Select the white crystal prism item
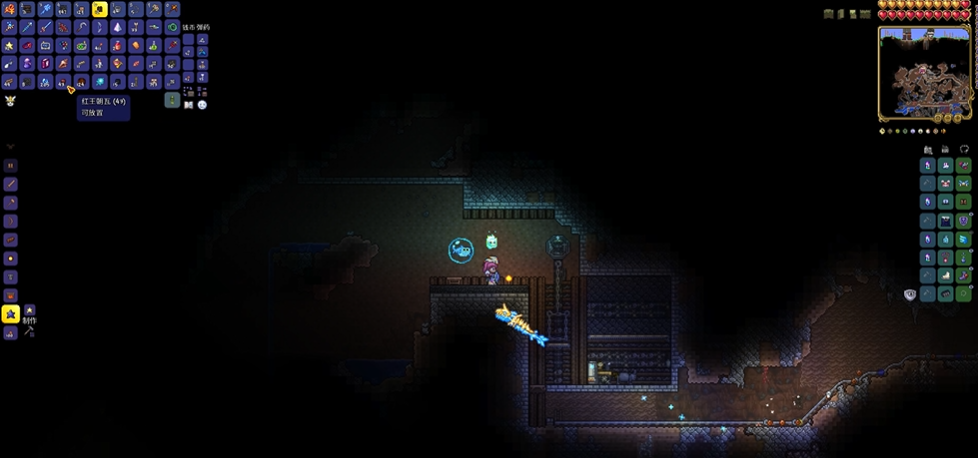Image resolution: width=978 pixels, height=458 pixels. click(118, 27)
